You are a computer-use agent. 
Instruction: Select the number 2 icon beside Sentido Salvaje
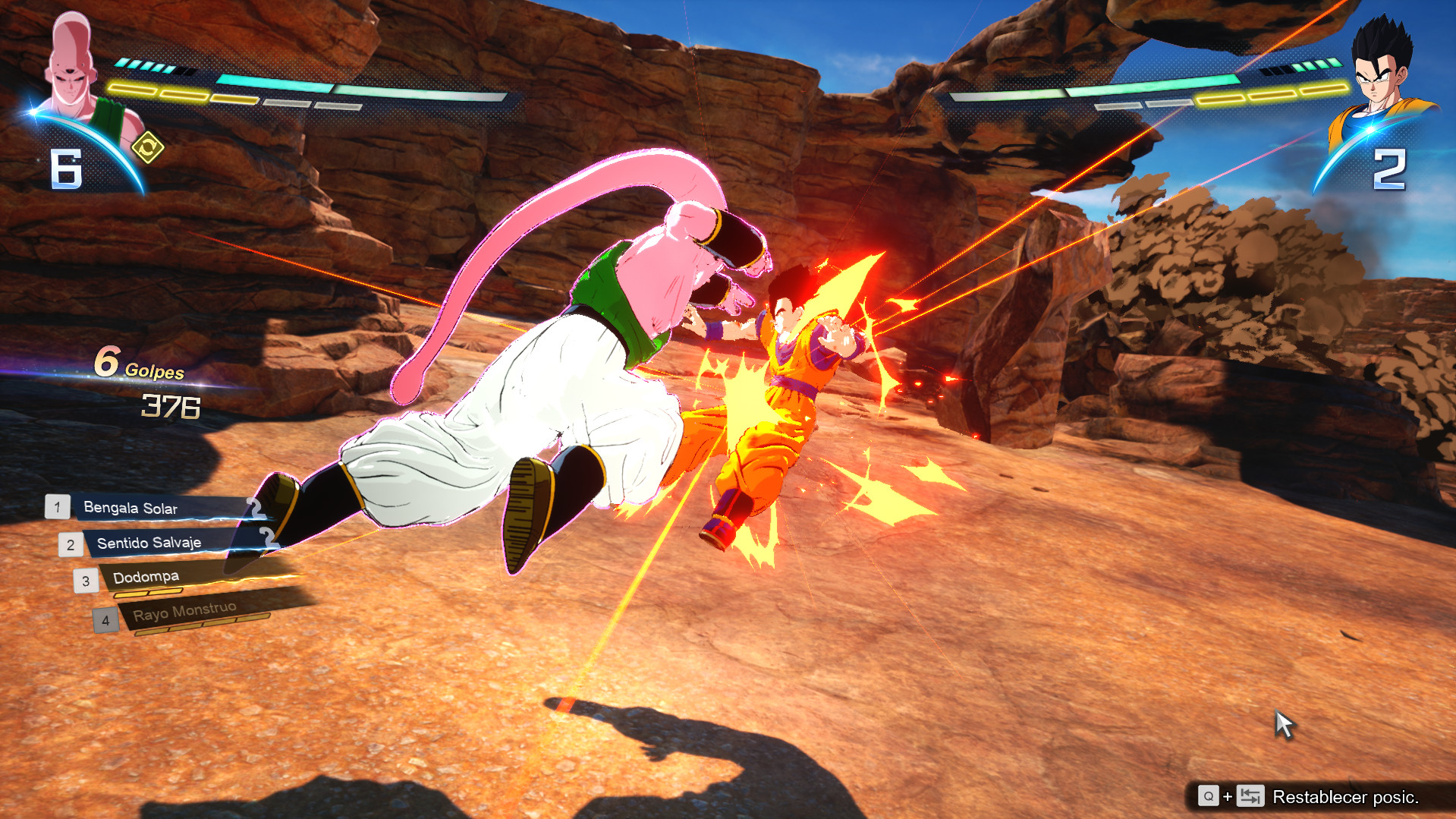point(71,543)
